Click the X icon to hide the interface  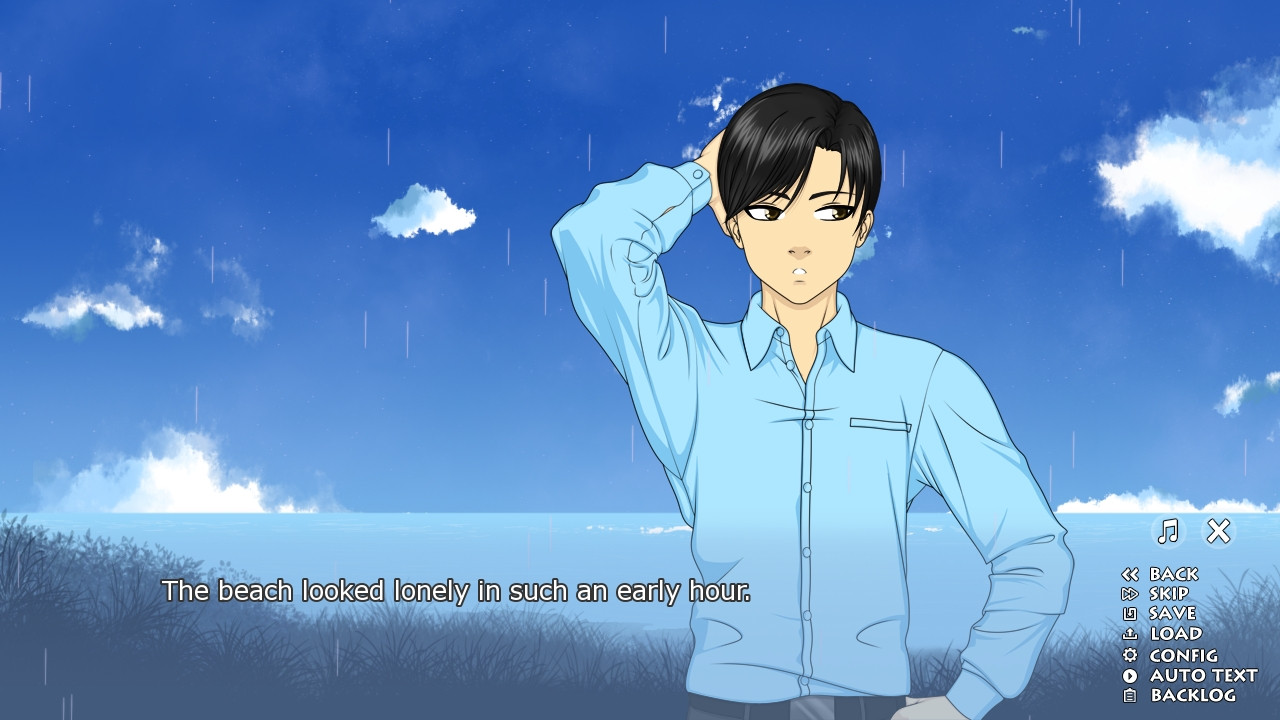pyautogui.click(x=1218, y=529)
